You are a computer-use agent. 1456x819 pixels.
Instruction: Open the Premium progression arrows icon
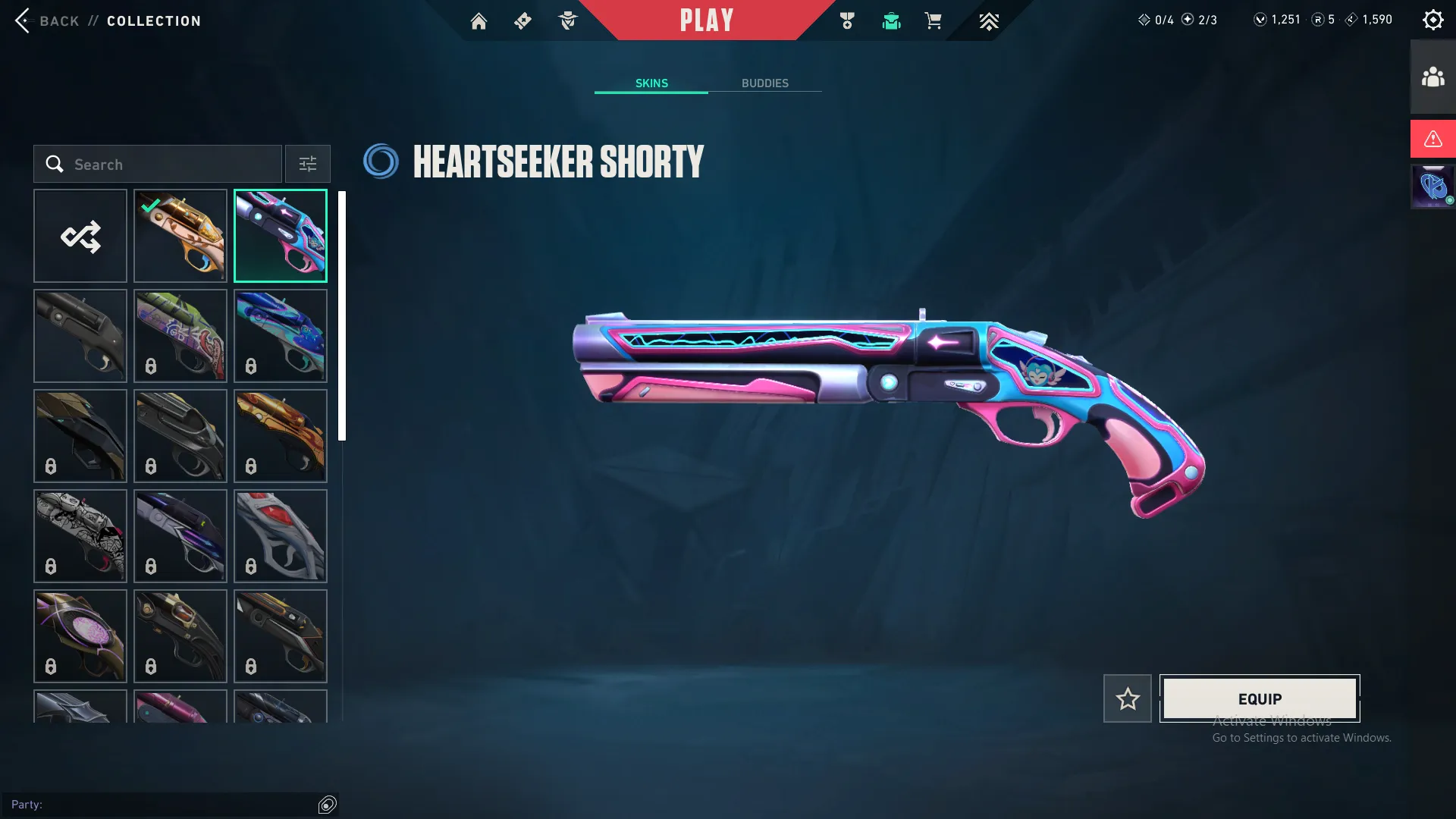[x=988, y=21]
